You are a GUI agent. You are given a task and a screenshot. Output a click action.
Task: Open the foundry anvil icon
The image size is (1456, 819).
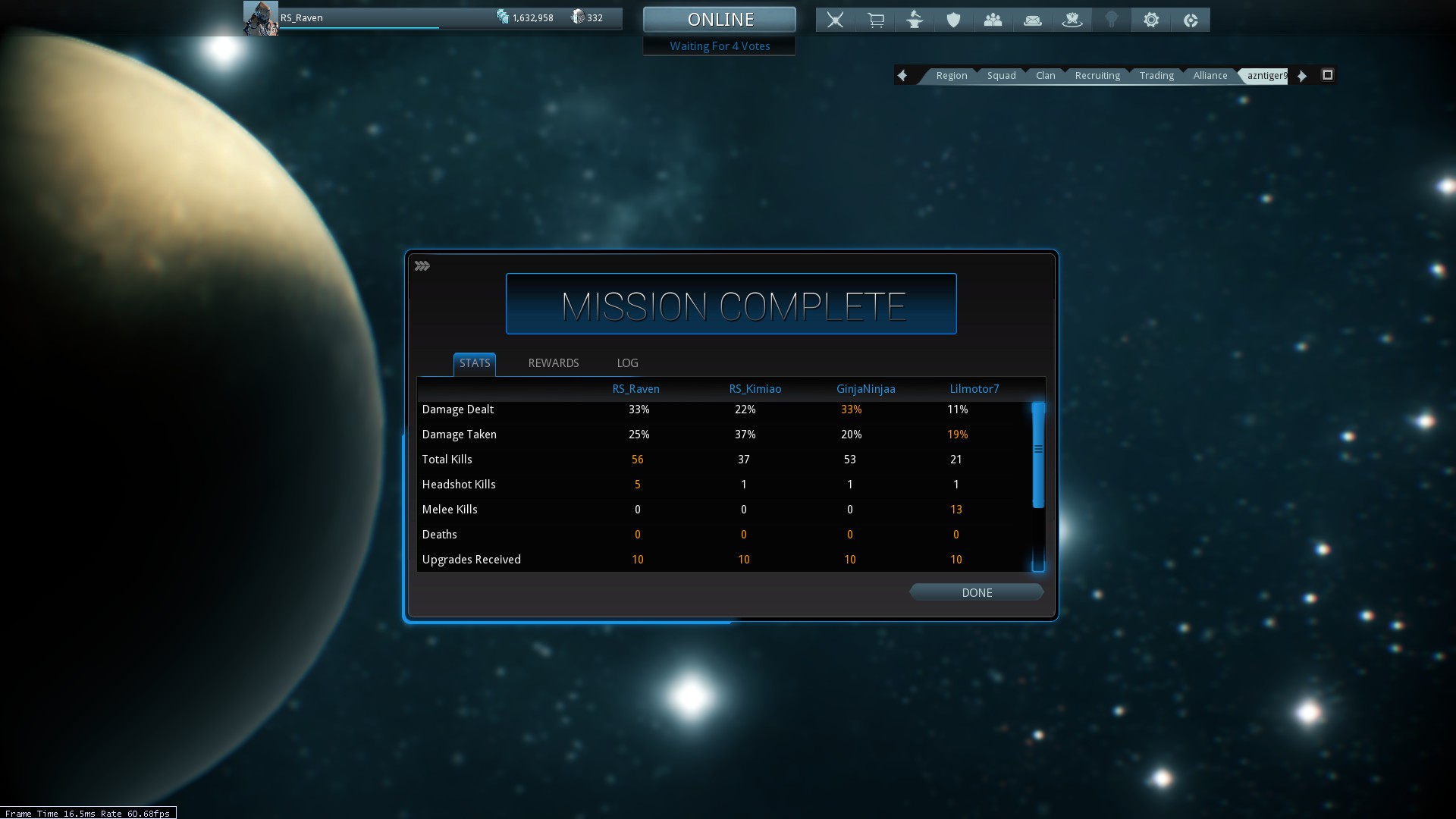[915, 20]
